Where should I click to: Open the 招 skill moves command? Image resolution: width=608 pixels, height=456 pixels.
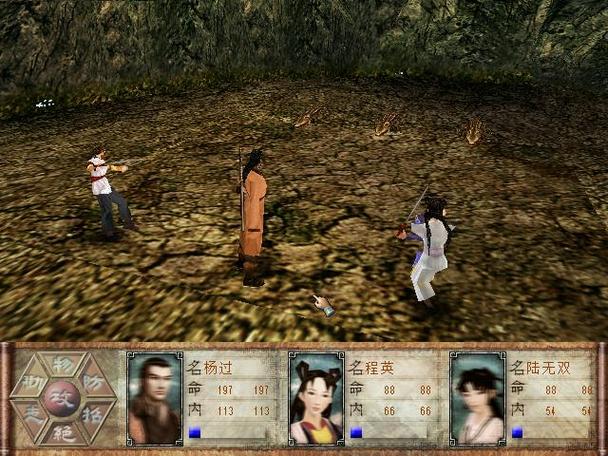tap(91, 414)
